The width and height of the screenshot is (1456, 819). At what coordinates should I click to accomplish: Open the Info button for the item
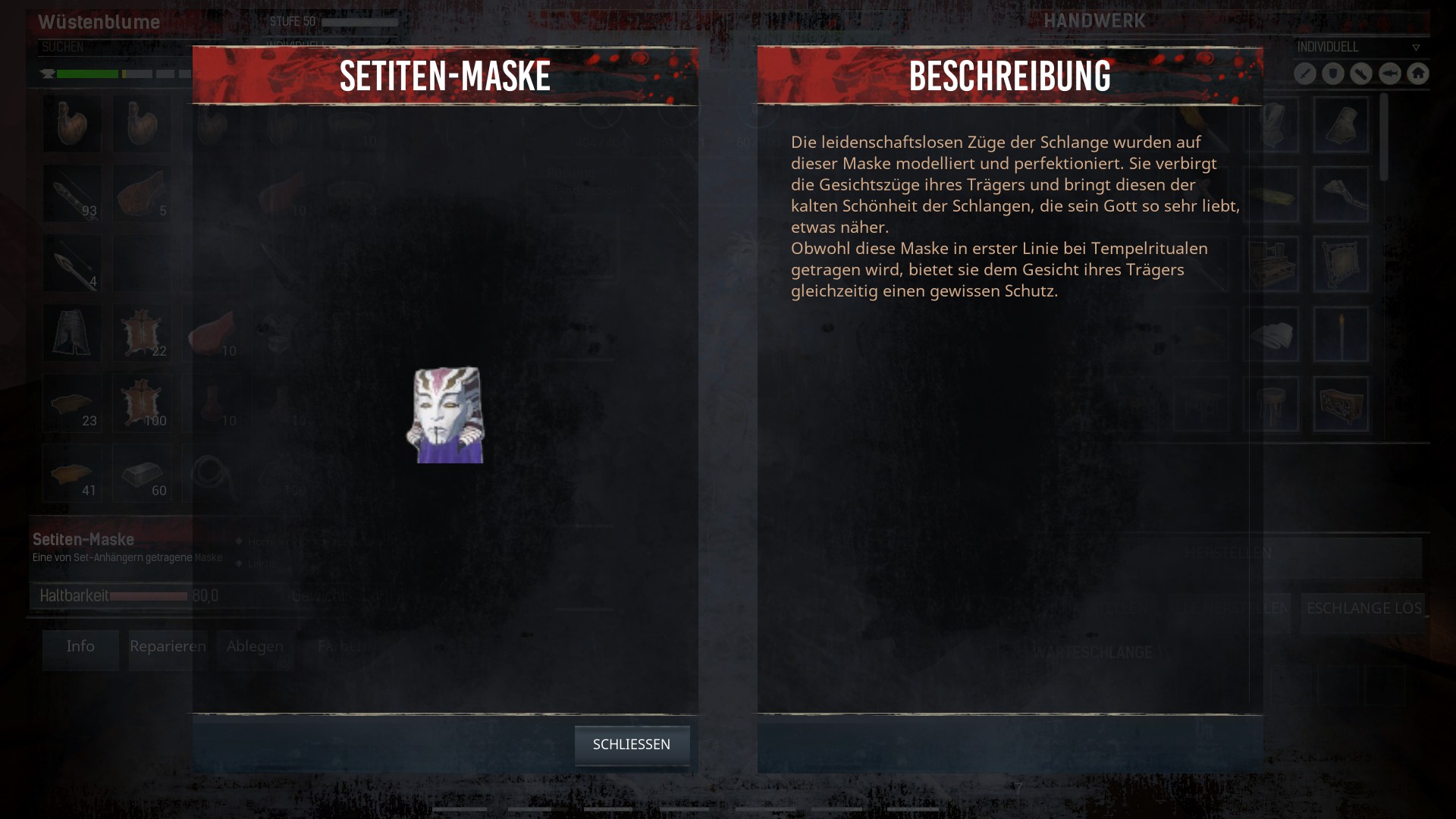pos(80,648)
